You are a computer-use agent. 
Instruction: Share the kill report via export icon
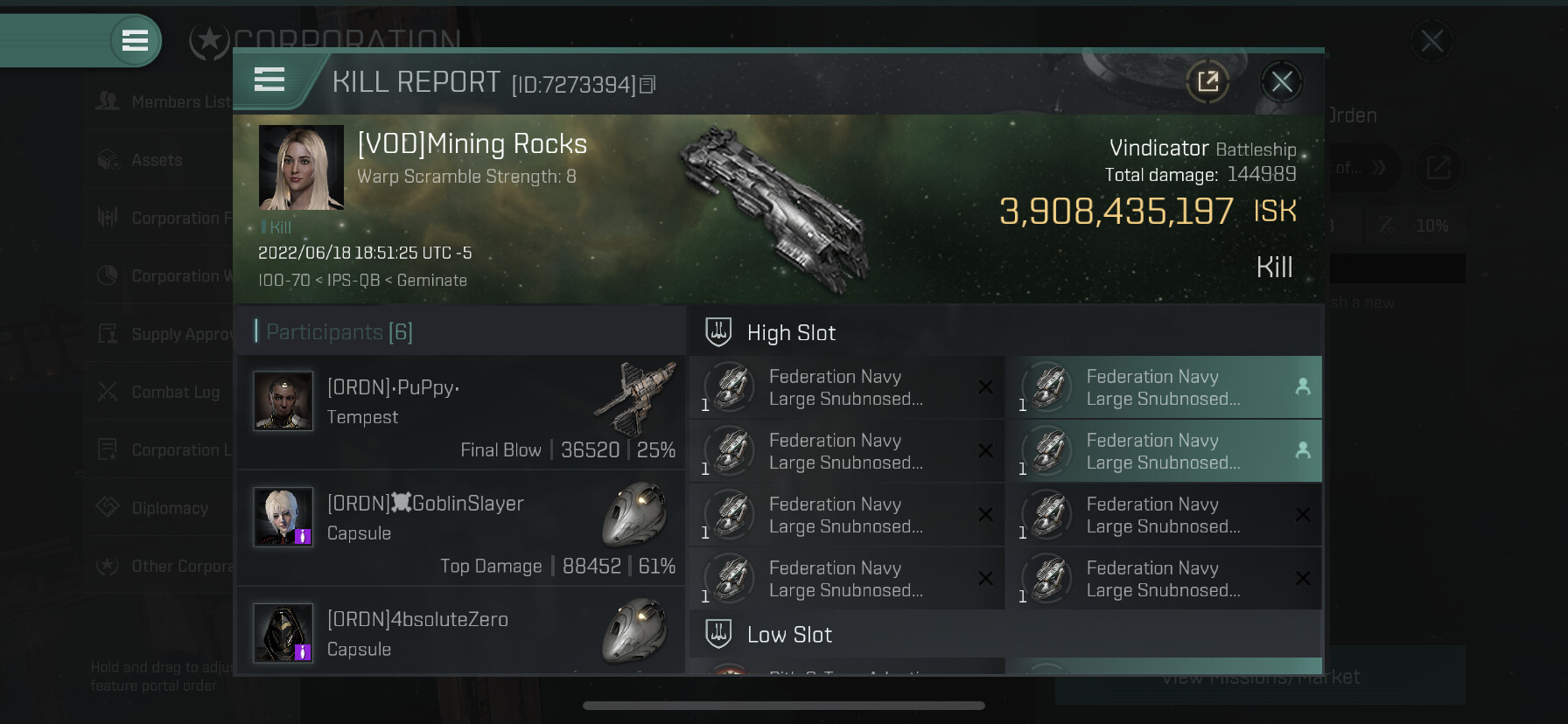click(1207, 82)
